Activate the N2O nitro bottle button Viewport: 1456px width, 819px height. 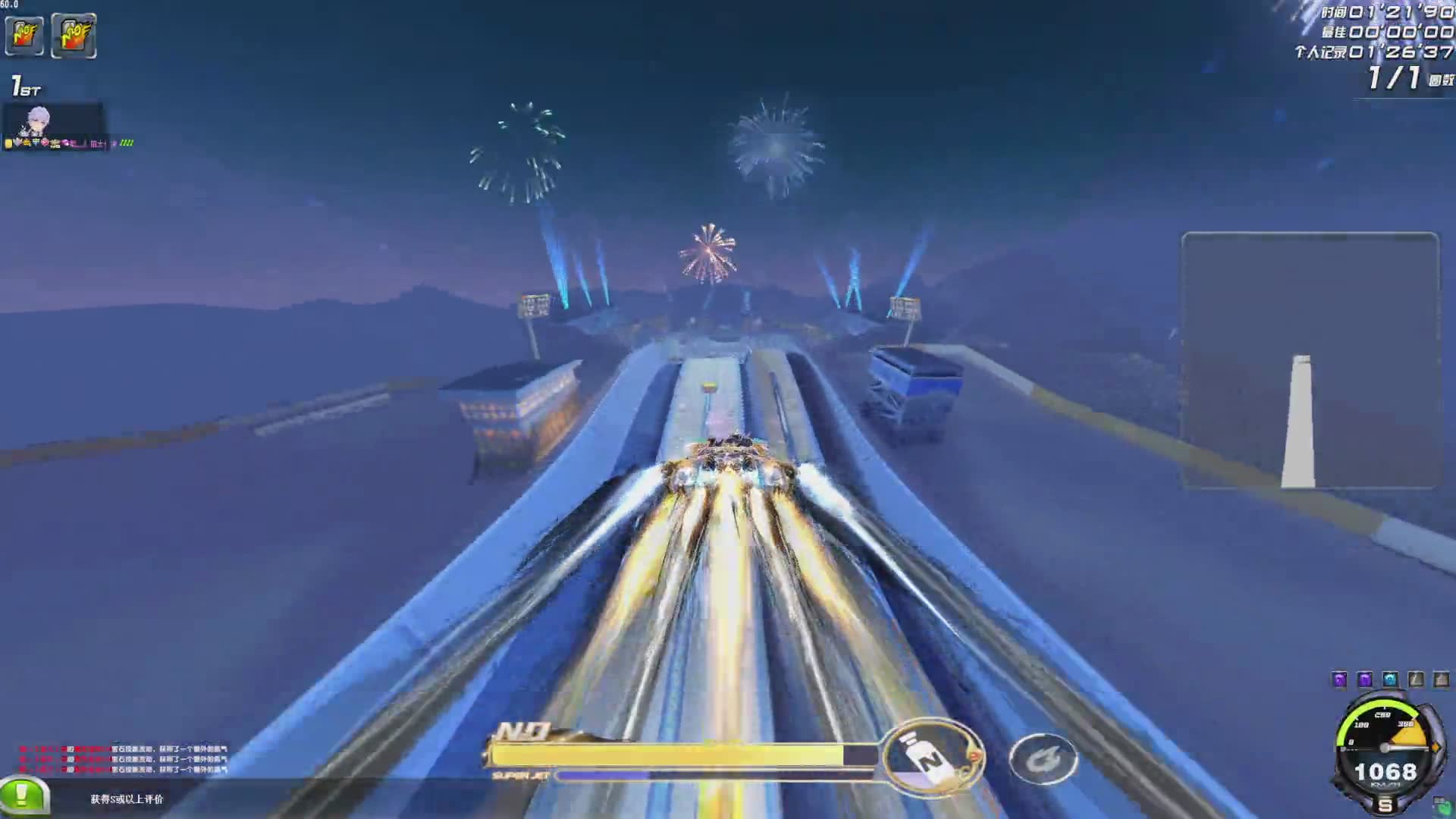coord(932,757)
